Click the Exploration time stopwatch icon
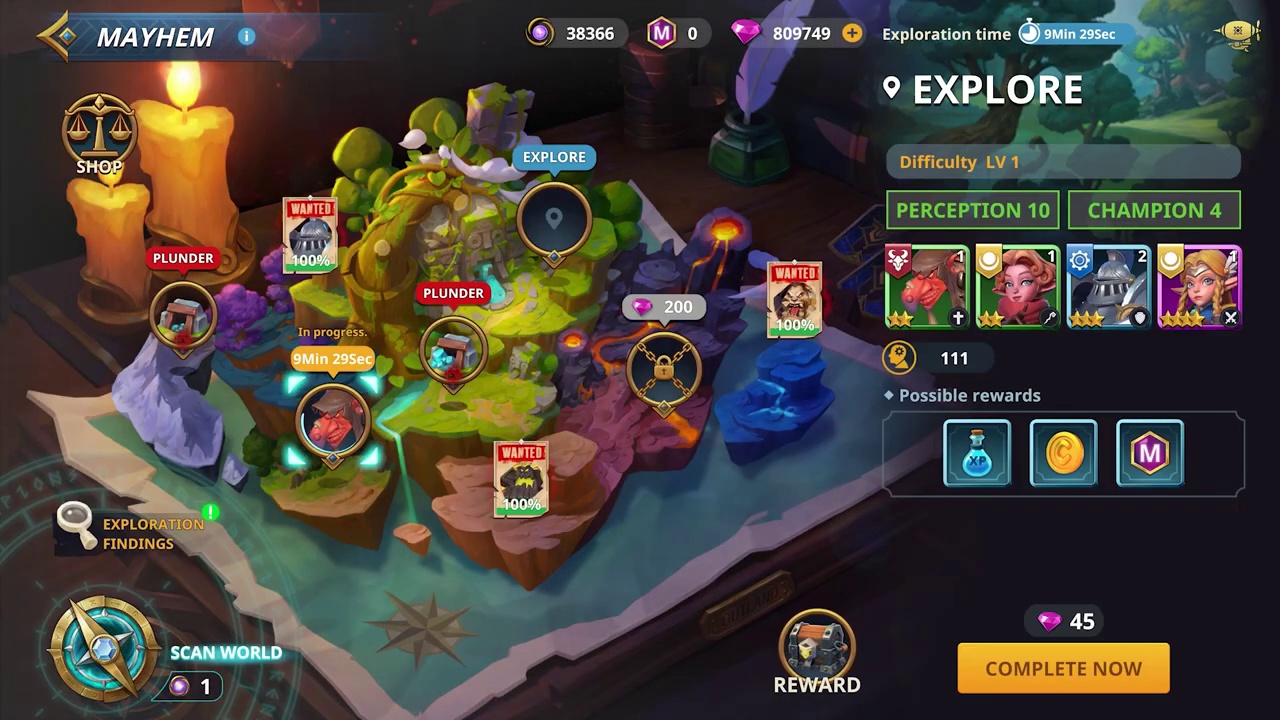The height and width of the screenshot is (720, 1280). [x=1029, y=33]
